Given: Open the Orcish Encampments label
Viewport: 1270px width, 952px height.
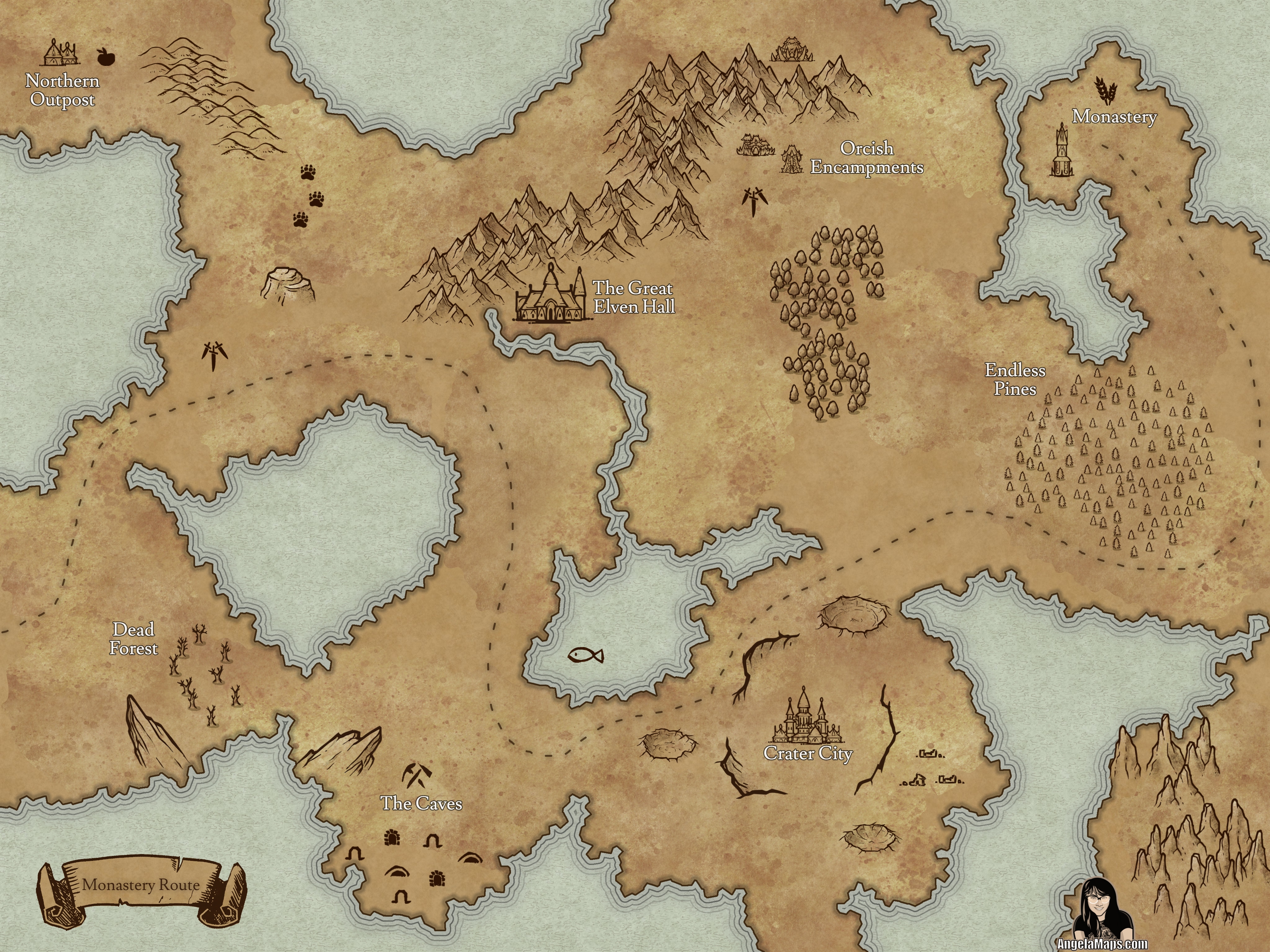Looking at the screenshot, I should (866, 158).
